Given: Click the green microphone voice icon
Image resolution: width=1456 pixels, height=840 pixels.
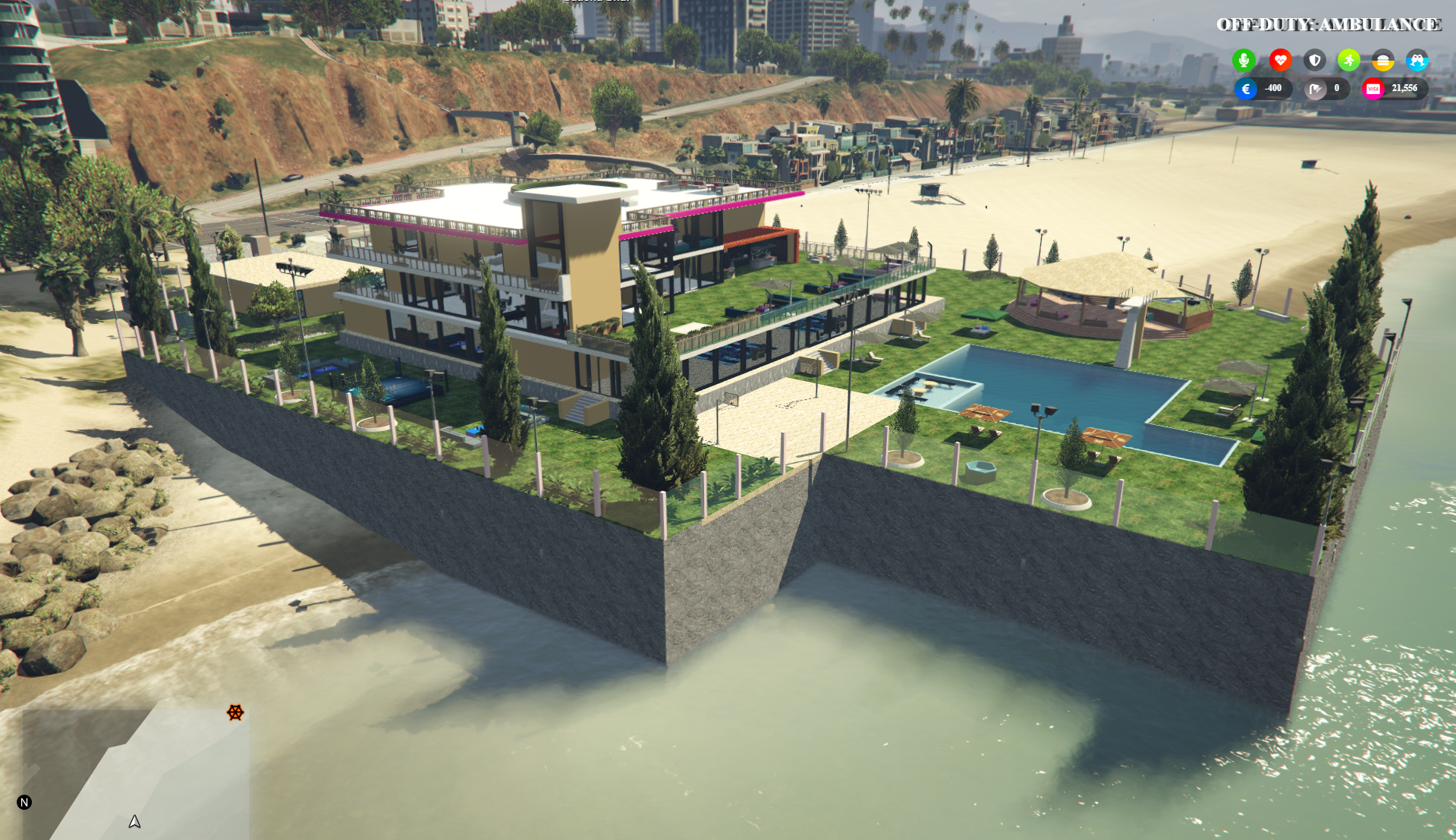Looking at the screenshot, I should [1244, 60].
